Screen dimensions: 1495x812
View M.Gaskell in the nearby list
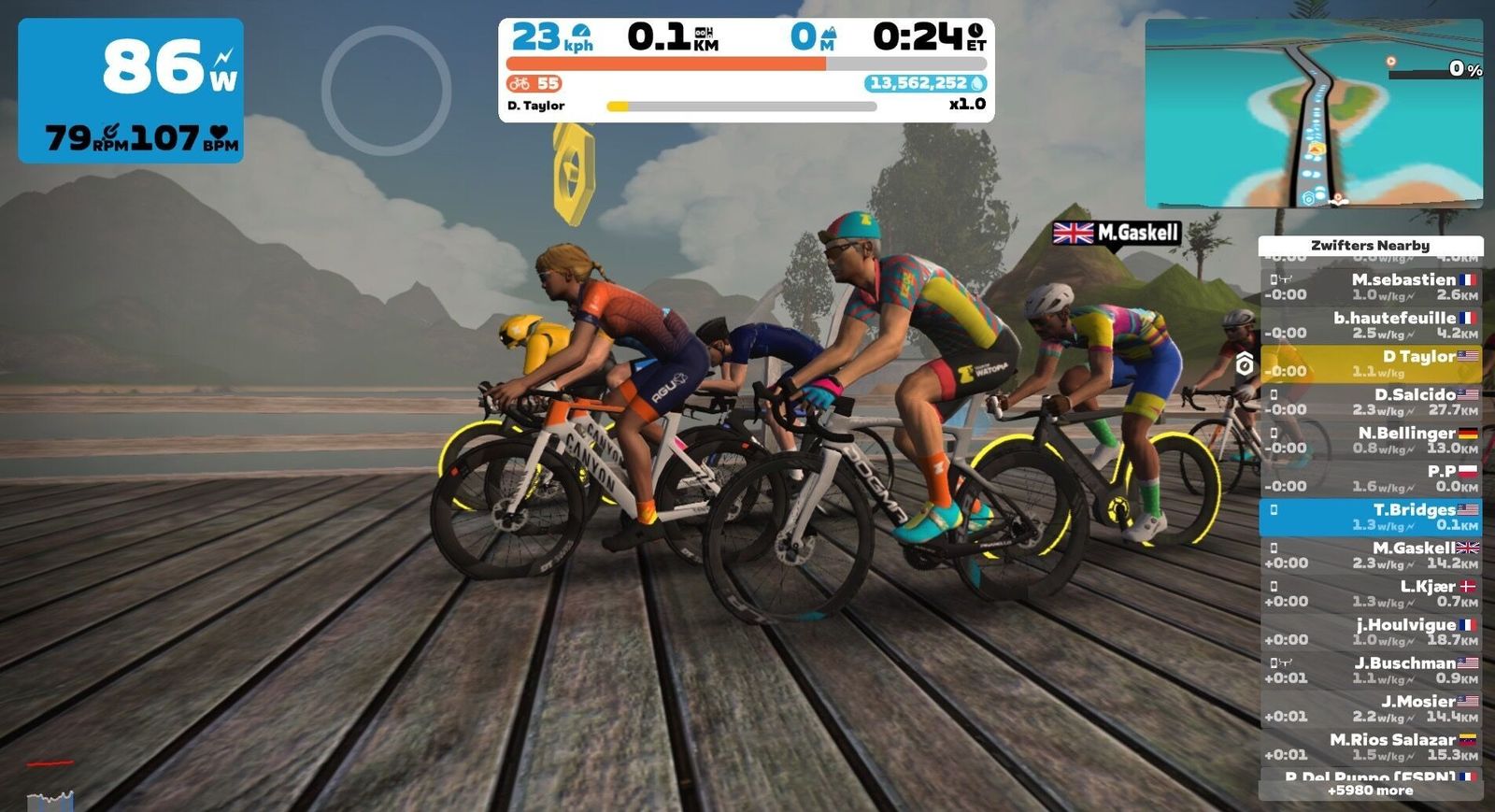coord(1370,555)
